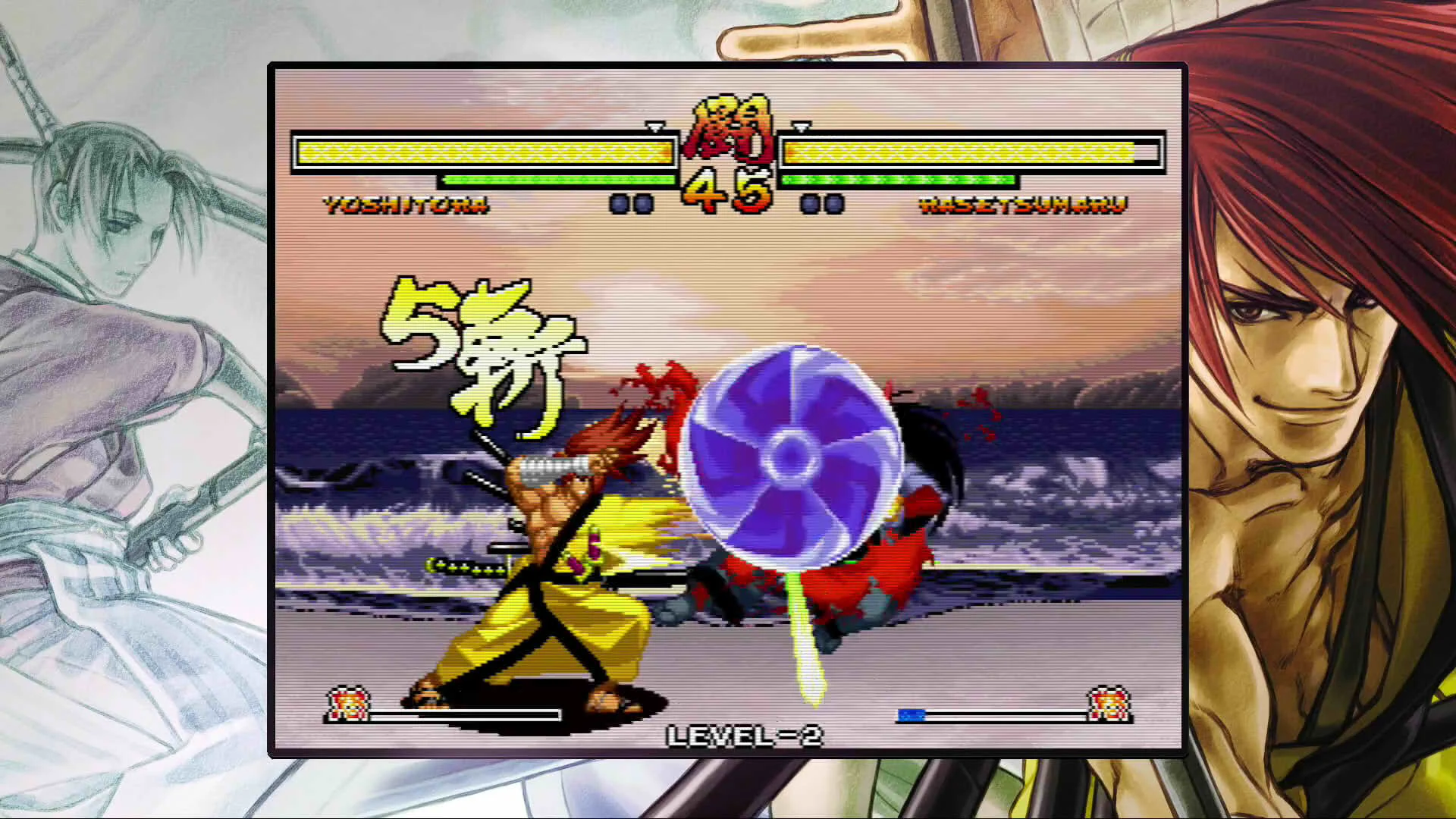Viewport: 1456px width, 819px height.
Task: Click Yoshitora's sword gauge bar bottom-left
Action: (x=464, y=714)
